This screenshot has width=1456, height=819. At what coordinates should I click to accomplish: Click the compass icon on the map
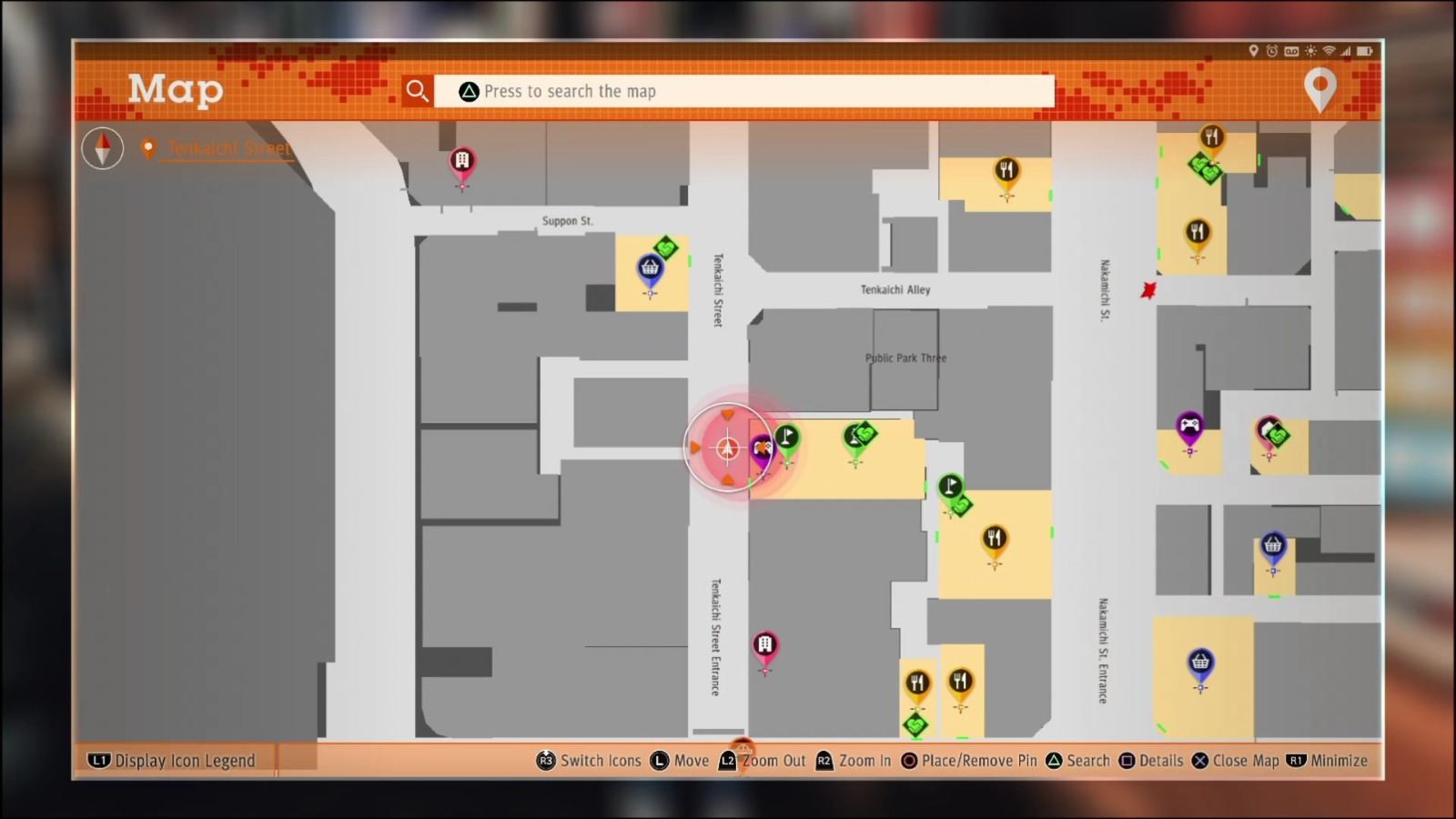click(x=101, y=148)
